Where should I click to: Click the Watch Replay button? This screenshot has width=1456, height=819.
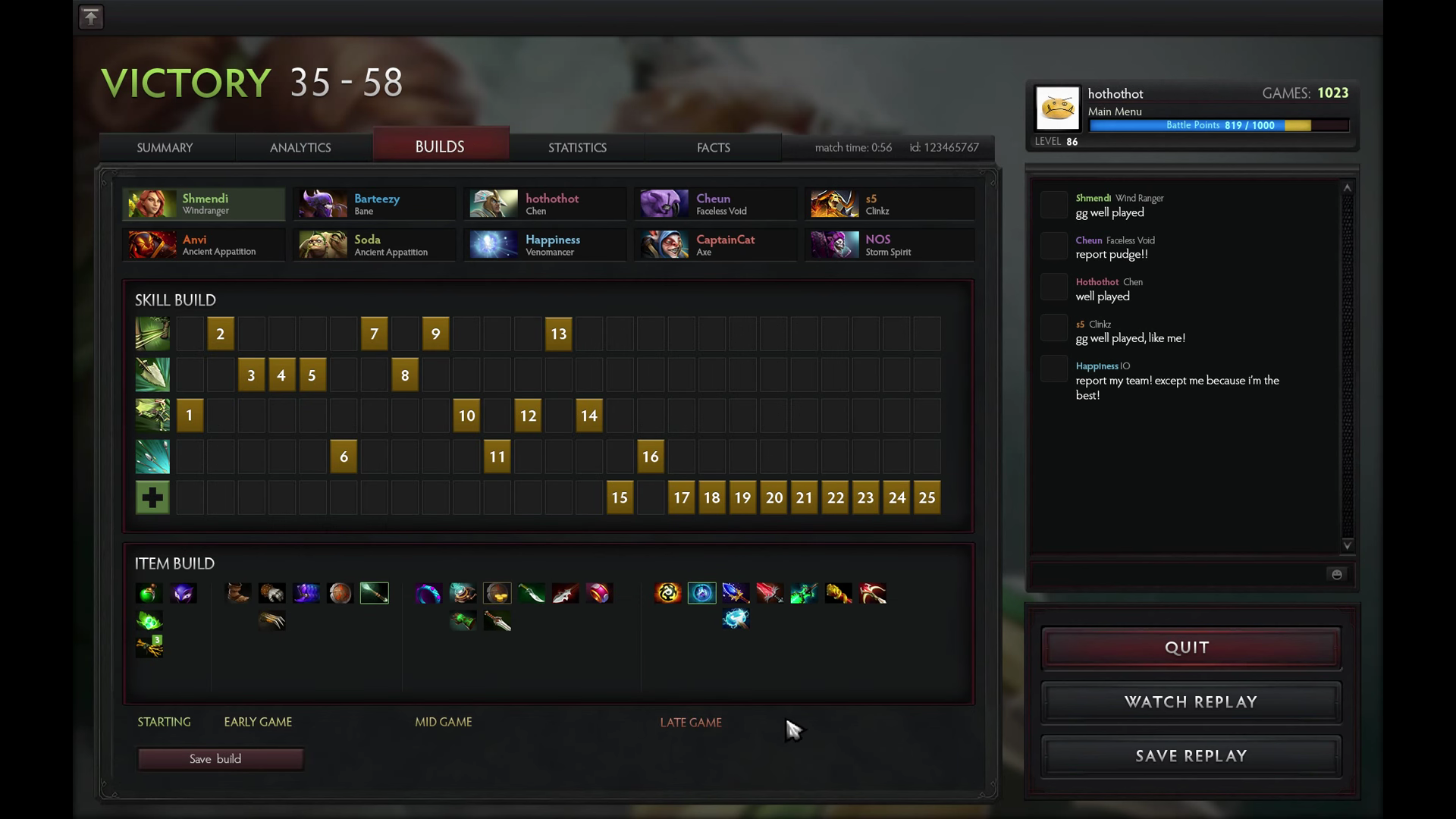pos(1191,702)
